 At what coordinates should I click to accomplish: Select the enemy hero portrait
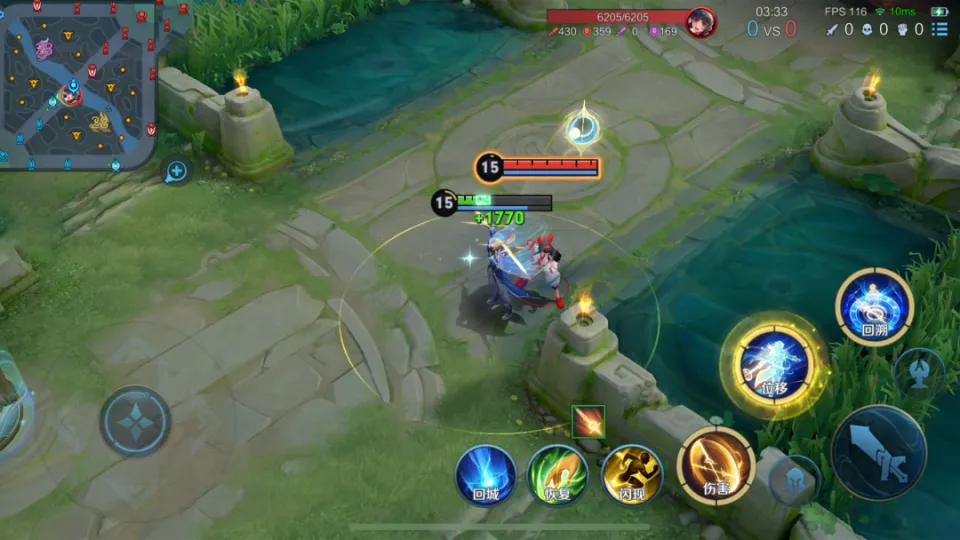(x=701, y=22)
